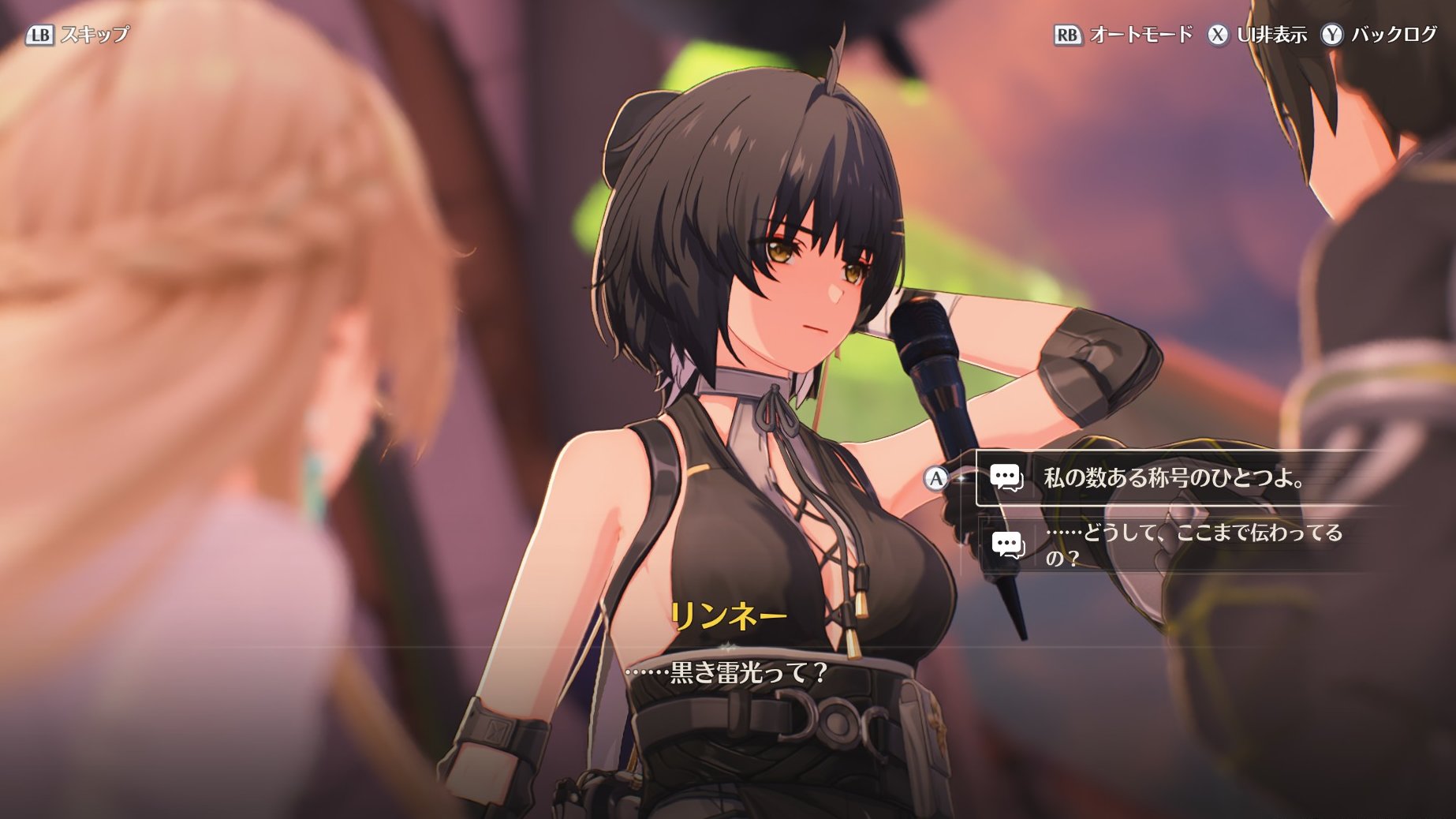Toggle オートモード auto mode
The height and width of the screenshot is (819, 1456).
click(x=1123, y=35)
